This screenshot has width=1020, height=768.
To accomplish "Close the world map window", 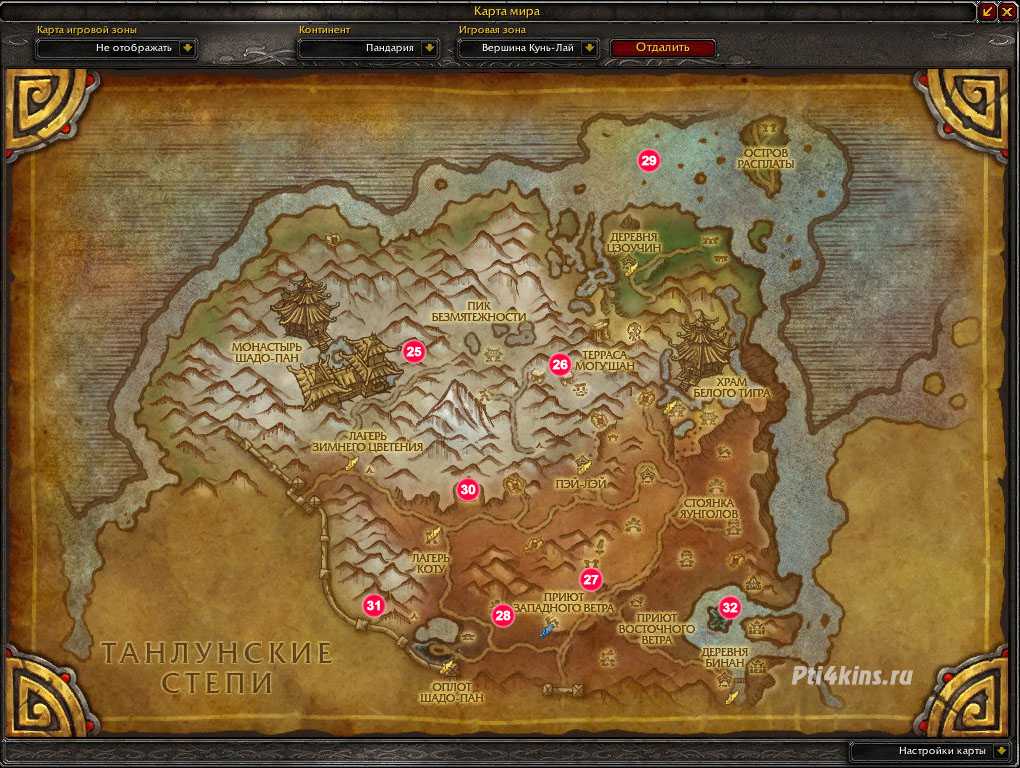I will (x=1007, y=11).
